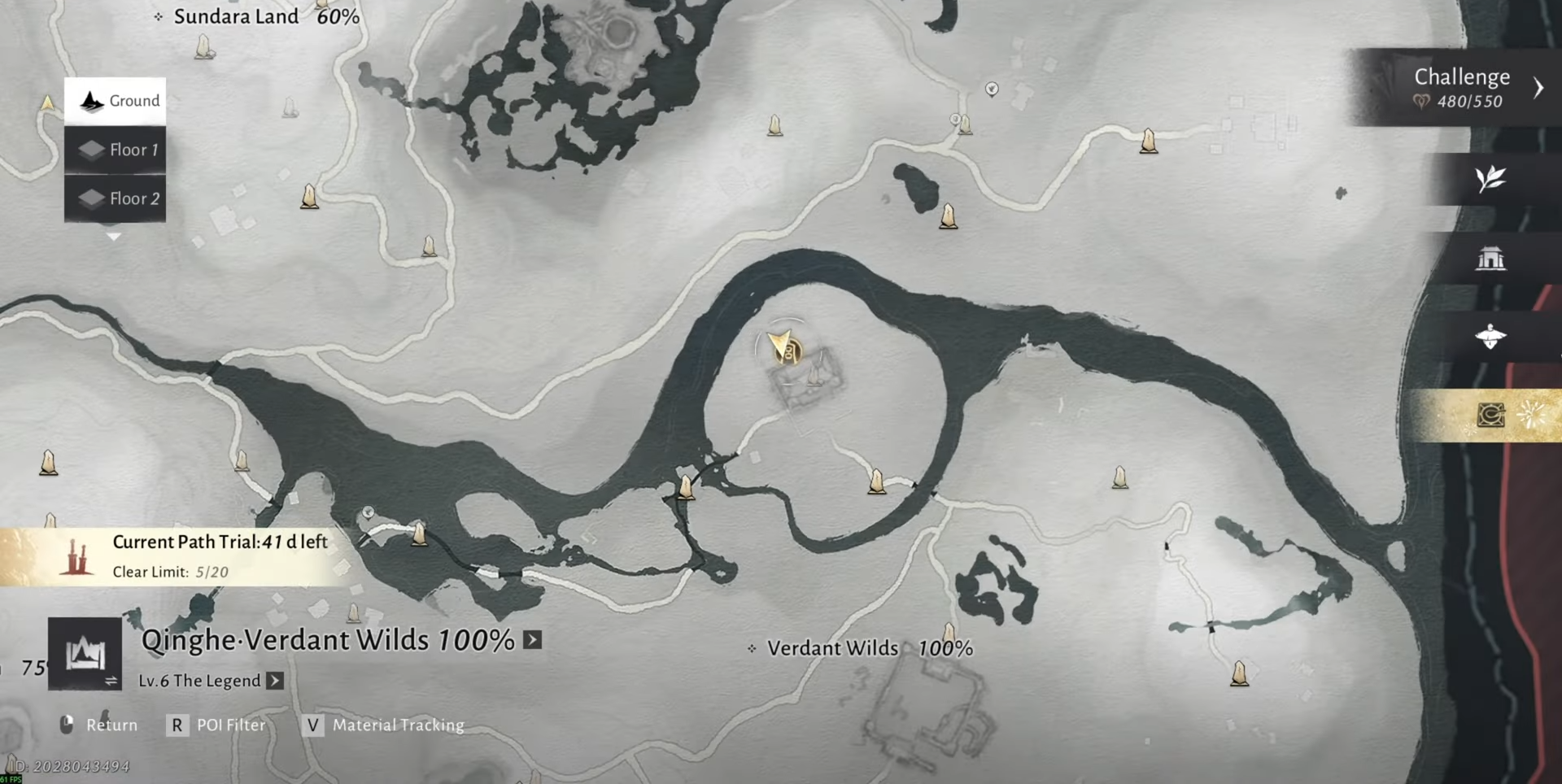
Task: Select the hat-shaped category icon
Action: (x=1490, y=337)
